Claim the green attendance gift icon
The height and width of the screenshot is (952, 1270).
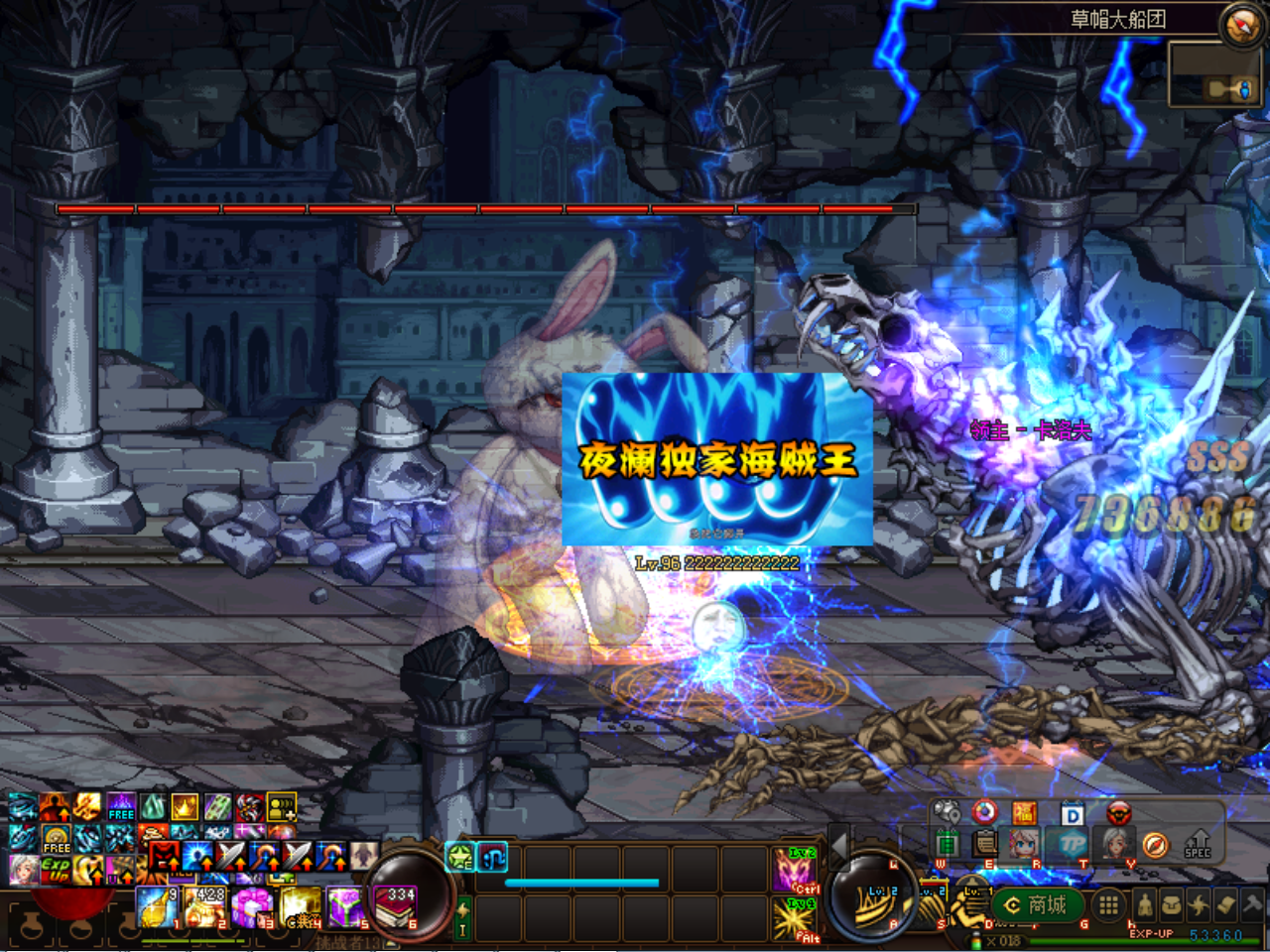tap(949, 844)
